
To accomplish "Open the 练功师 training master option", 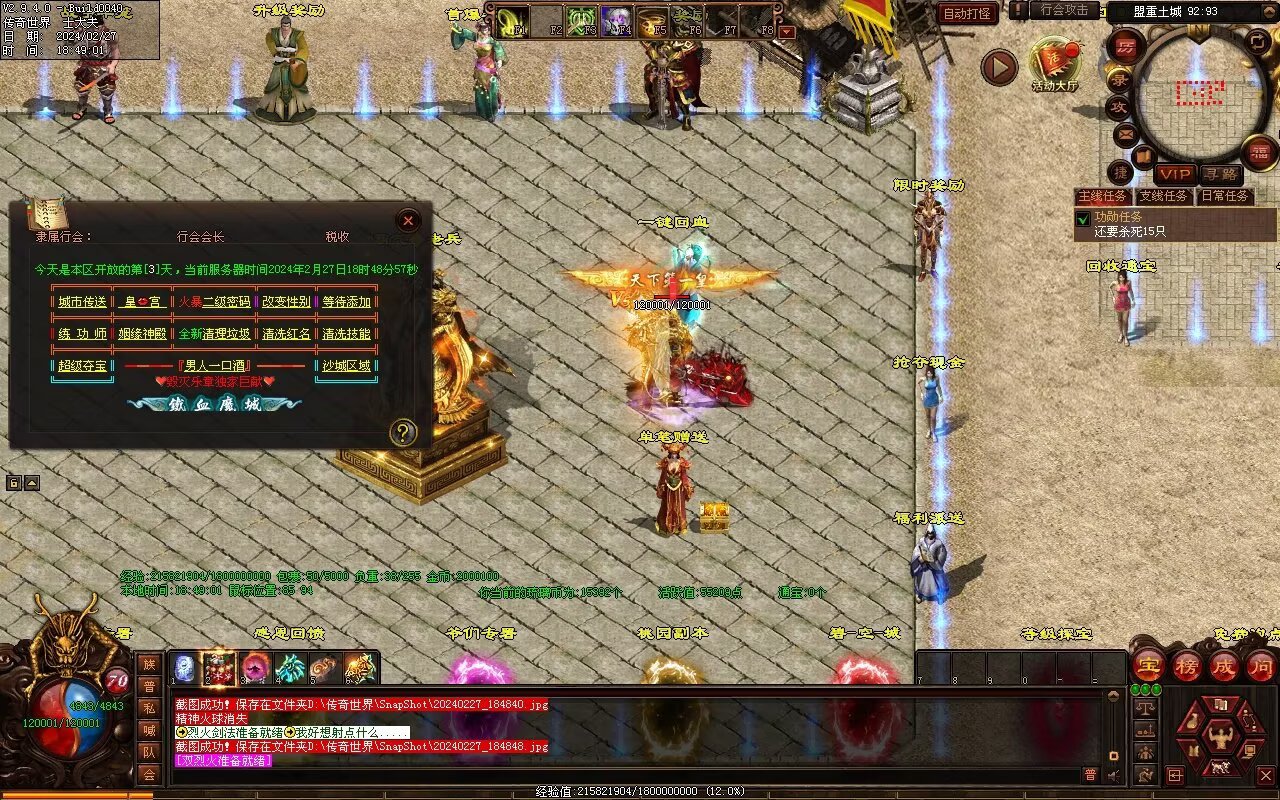I will click(81, 334).
